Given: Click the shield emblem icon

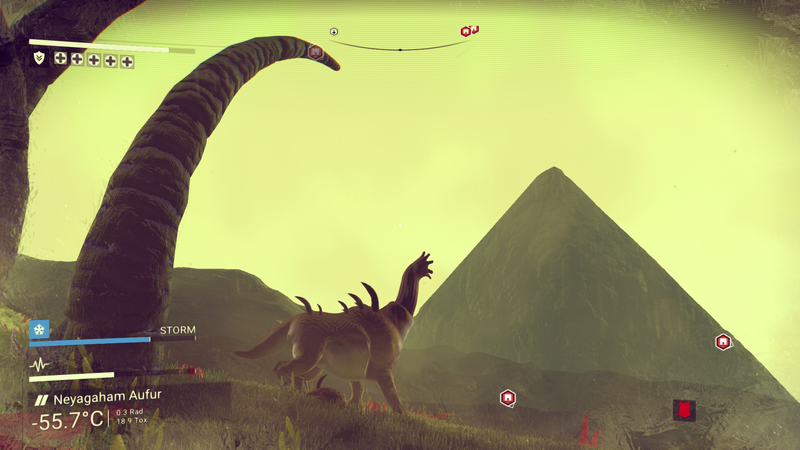Looking at the screenshot, I should point(38,59).
